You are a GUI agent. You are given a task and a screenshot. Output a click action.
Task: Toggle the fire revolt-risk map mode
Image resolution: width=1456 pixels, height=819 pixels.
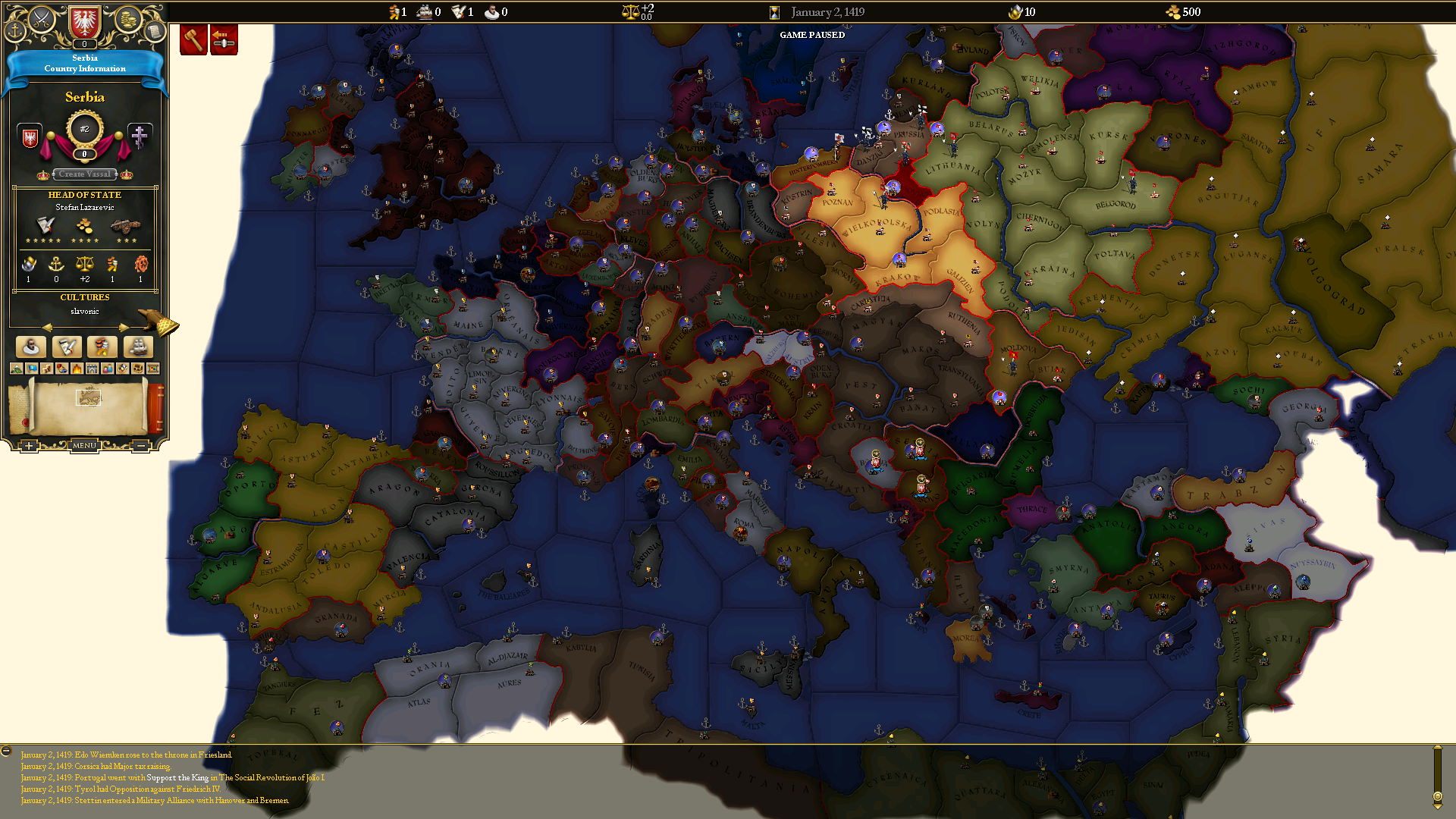77,369
